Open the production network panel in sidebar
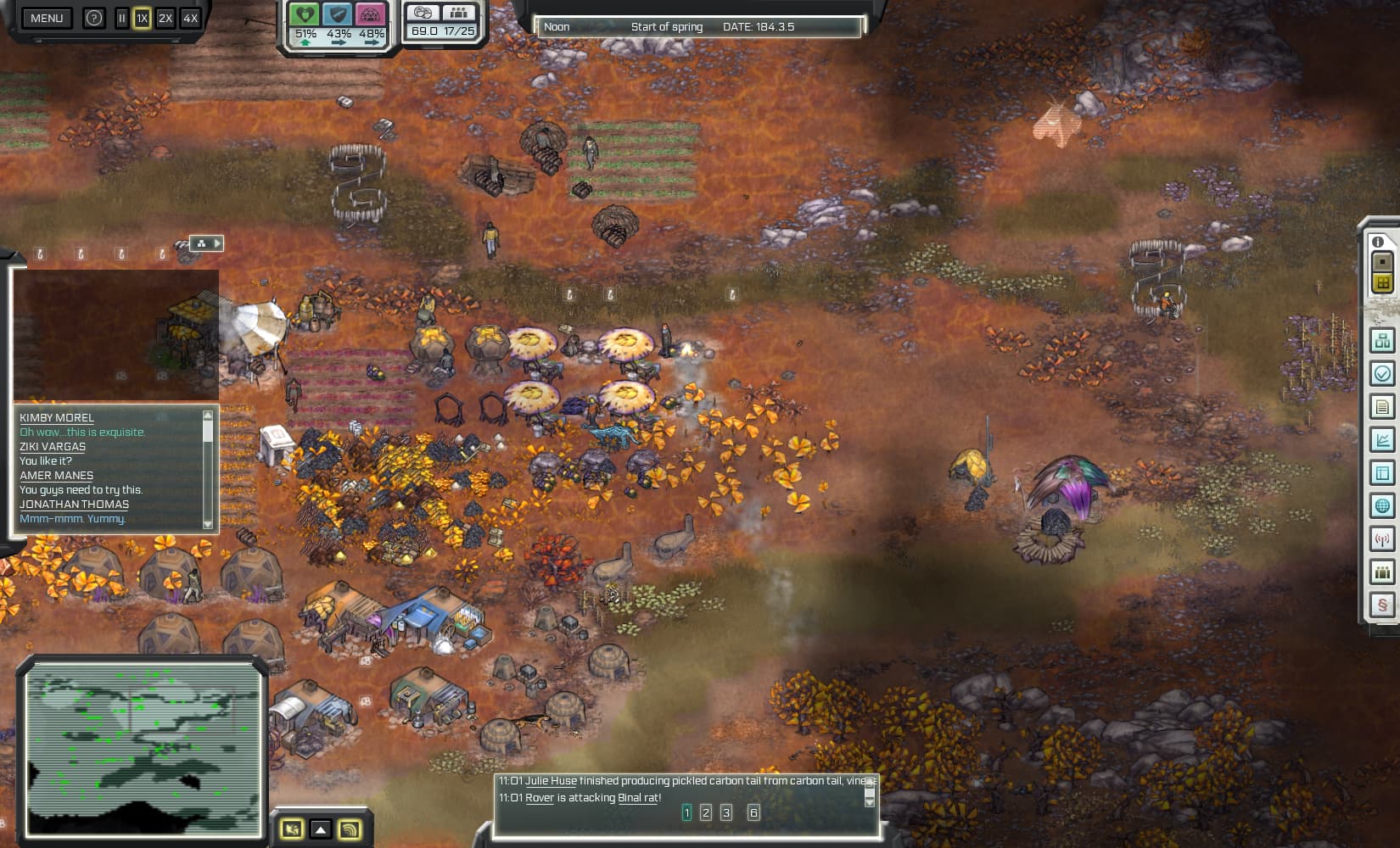1400x848 pixels. point(1380,341)
